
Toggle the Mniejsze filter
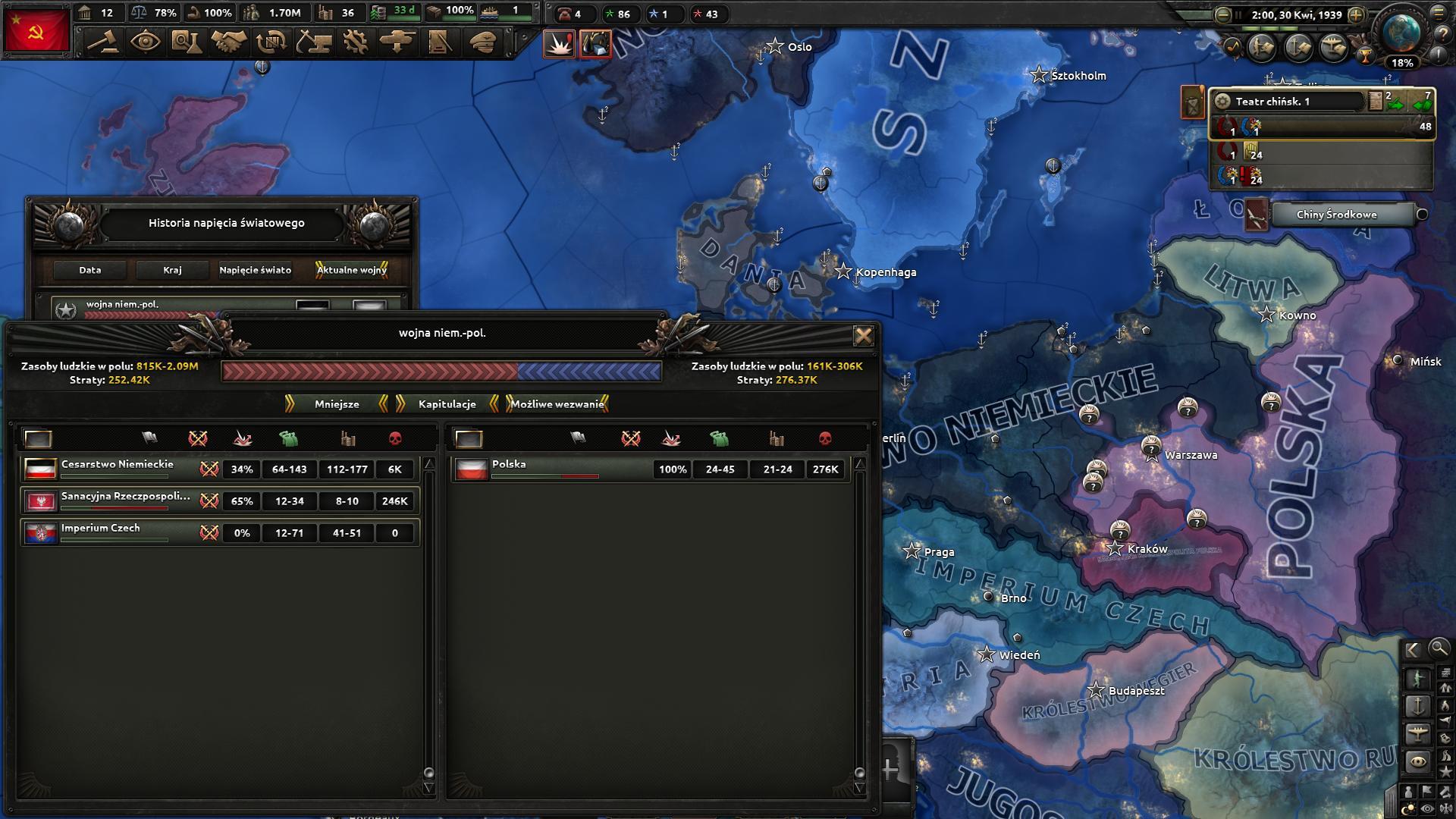(337, 404)
